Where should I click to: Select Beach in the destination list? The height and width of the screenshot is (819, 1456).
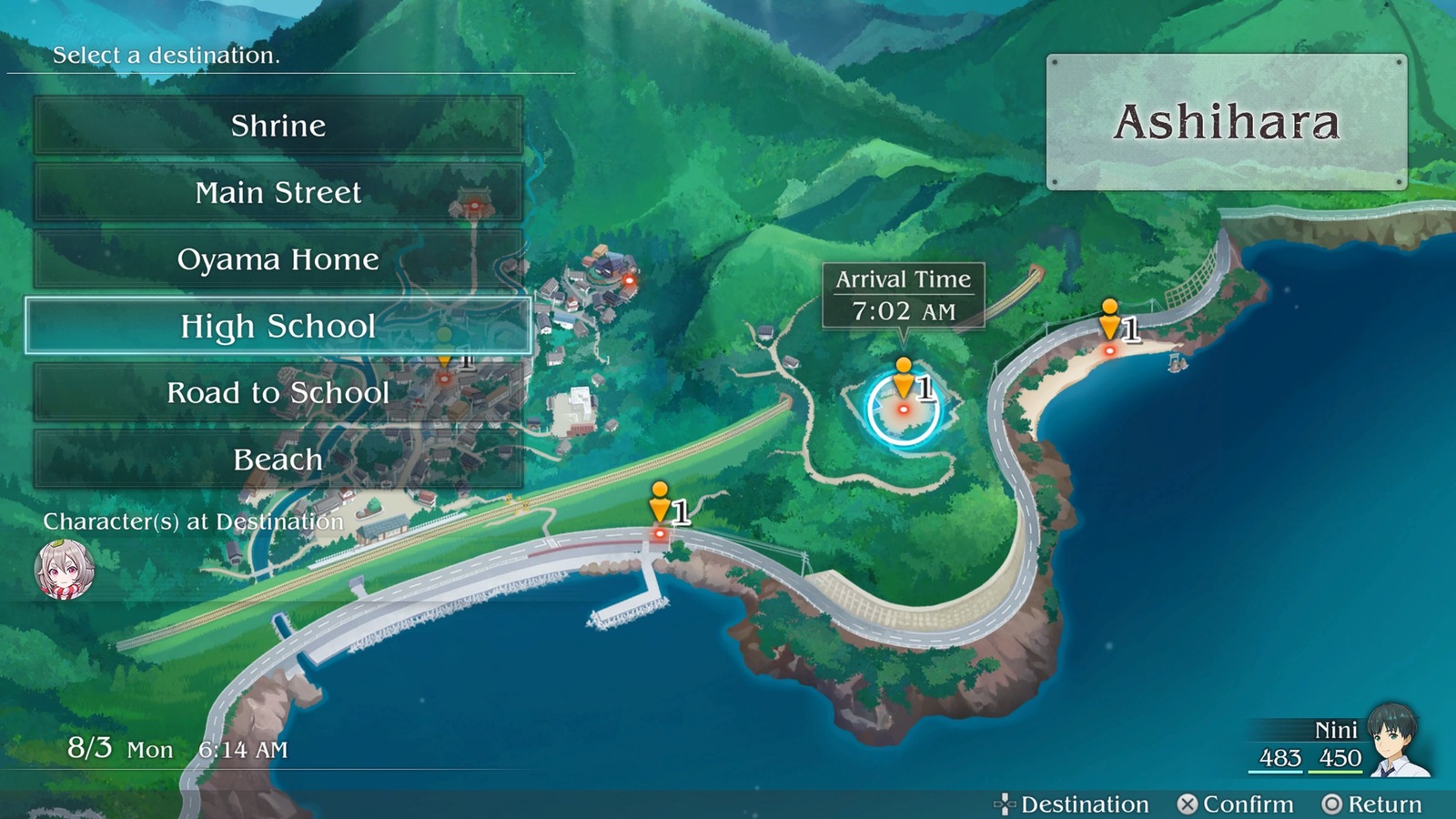click(278, 460)
